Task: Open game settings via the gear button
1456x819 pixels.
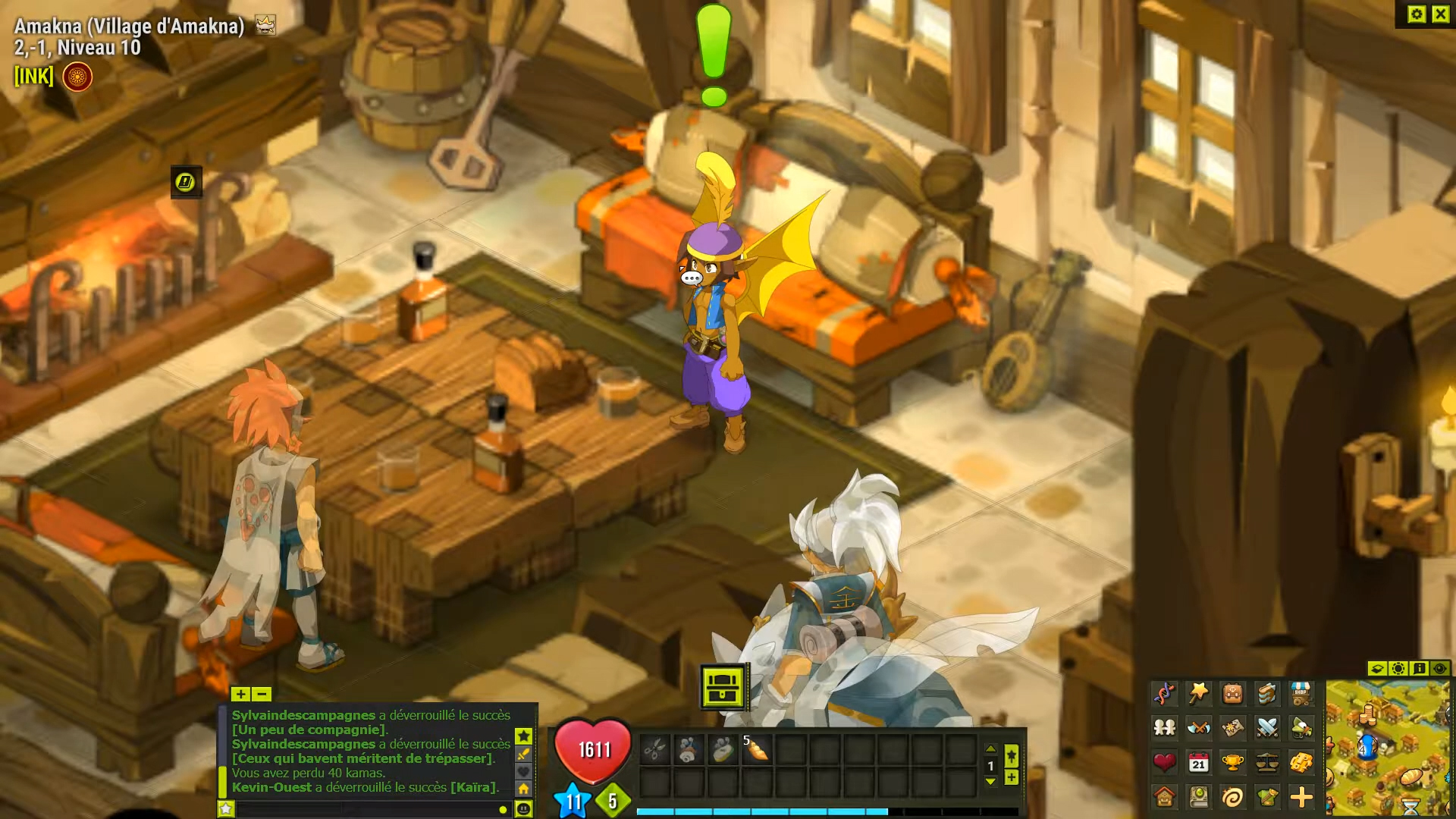Action: tap(1417, 13)
